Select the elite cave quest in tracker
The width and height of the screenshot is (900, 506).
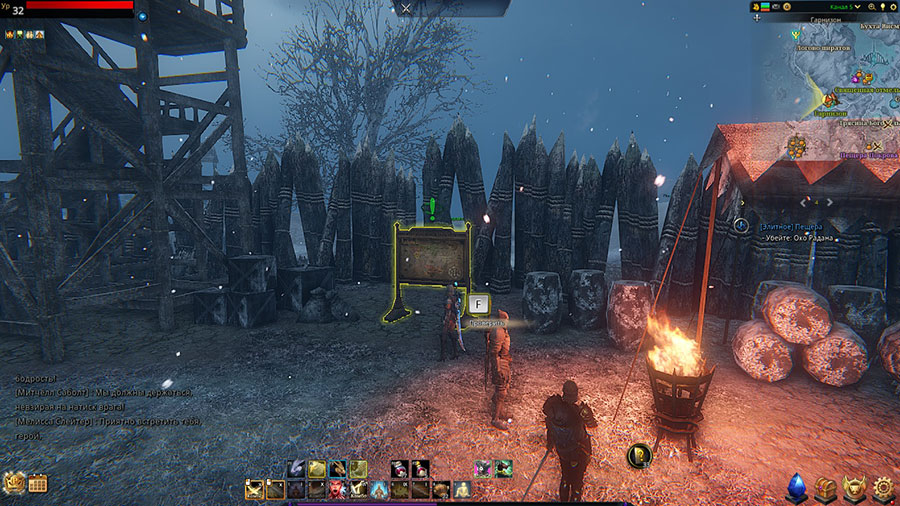(x=790, y=226)
